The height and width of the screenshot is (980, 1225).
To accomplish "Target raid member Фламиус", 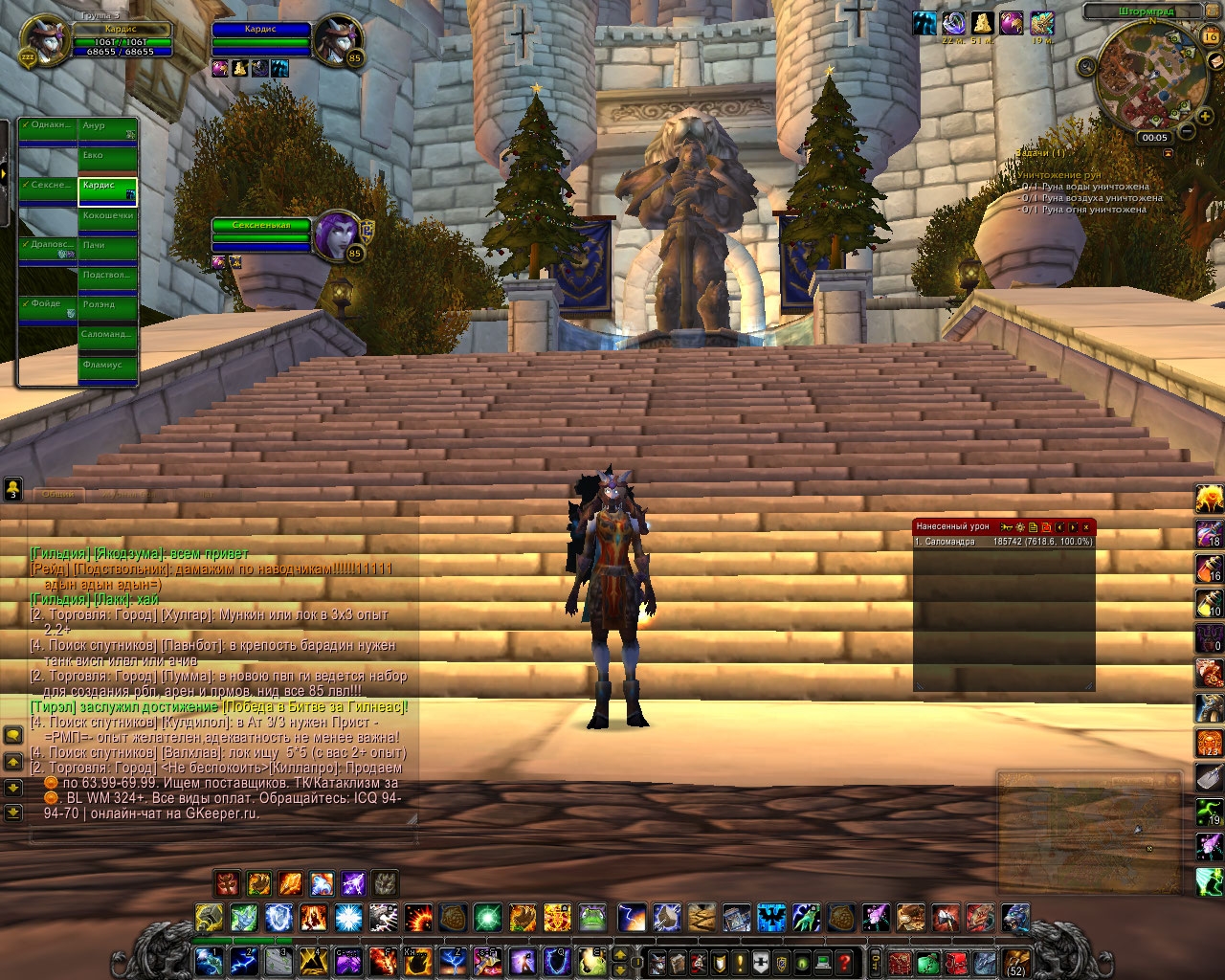I will (107, 370).
